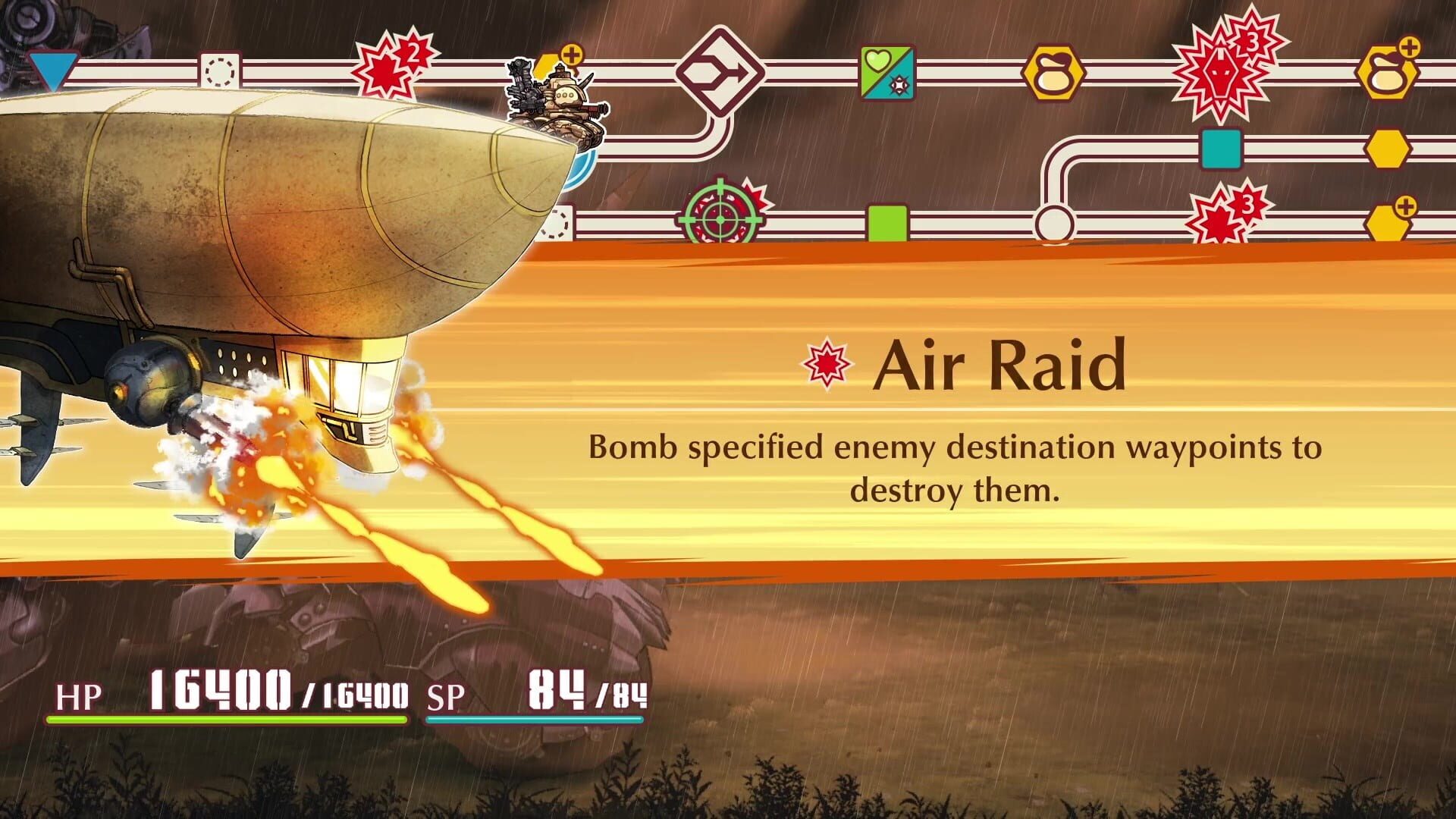Choose the plain yellow hexagon node
This screenshot has height=819, width=1456.
(x=1388, y=149)
